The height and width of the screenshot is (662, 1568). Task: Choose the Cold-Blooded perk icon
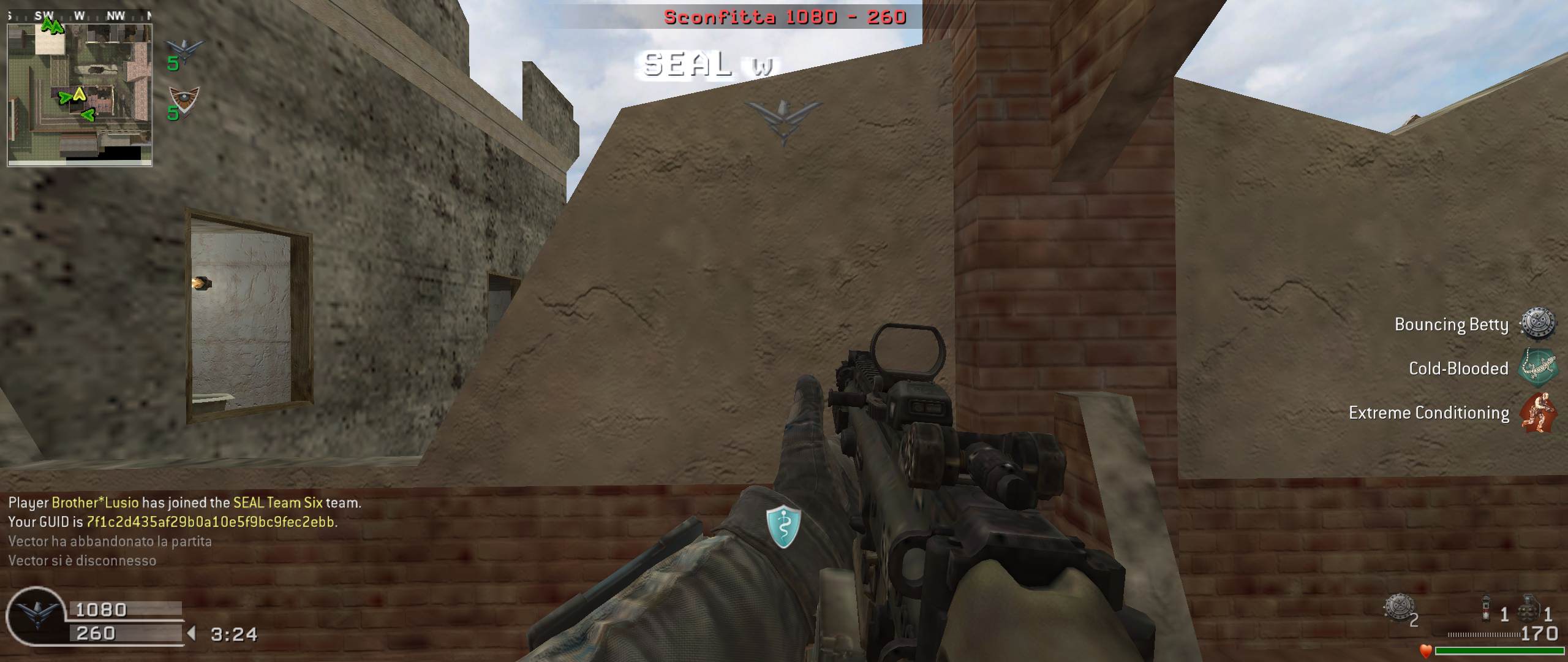click(x=1537, y=368)
